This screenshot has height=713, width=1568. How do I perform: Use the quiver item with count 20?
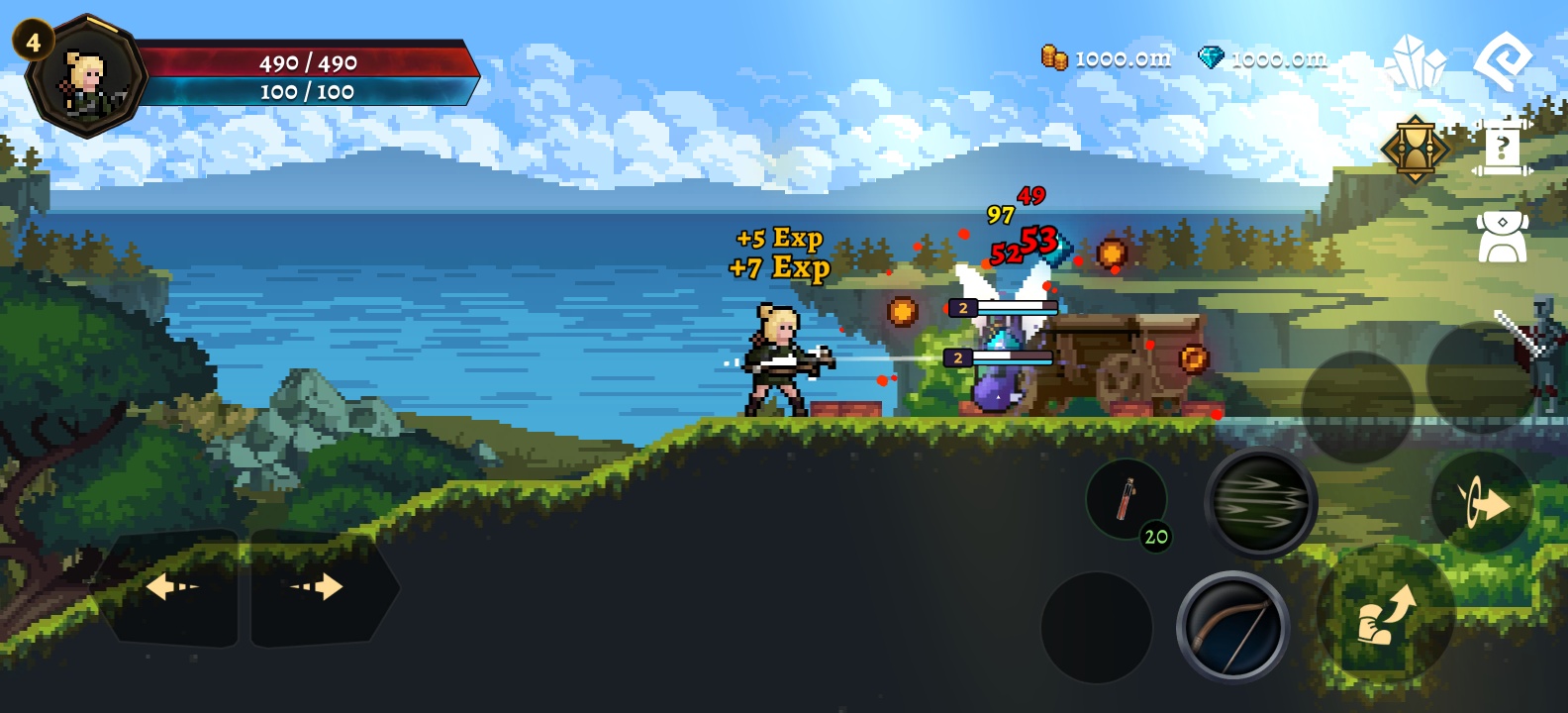click(x=1127, y=500)
